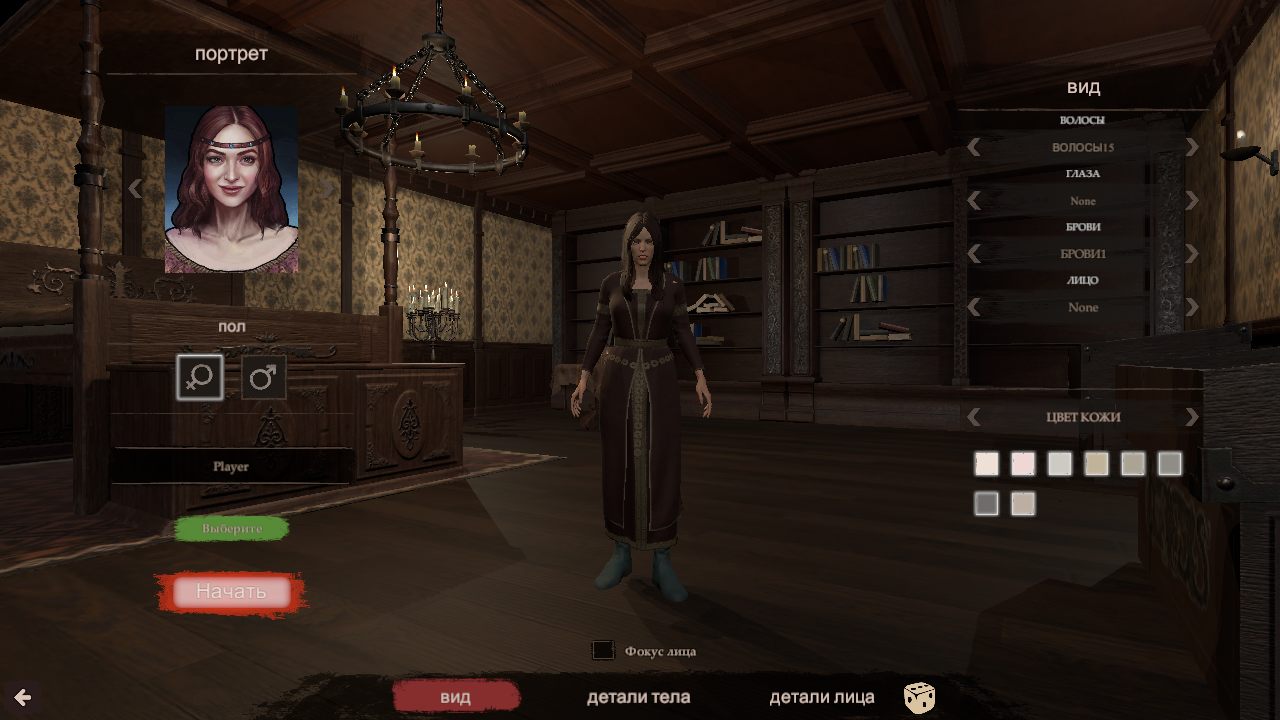1280x720 pixels.
Task: Click the right arrow beside Цвет кожи
Action: [1191, 417]
